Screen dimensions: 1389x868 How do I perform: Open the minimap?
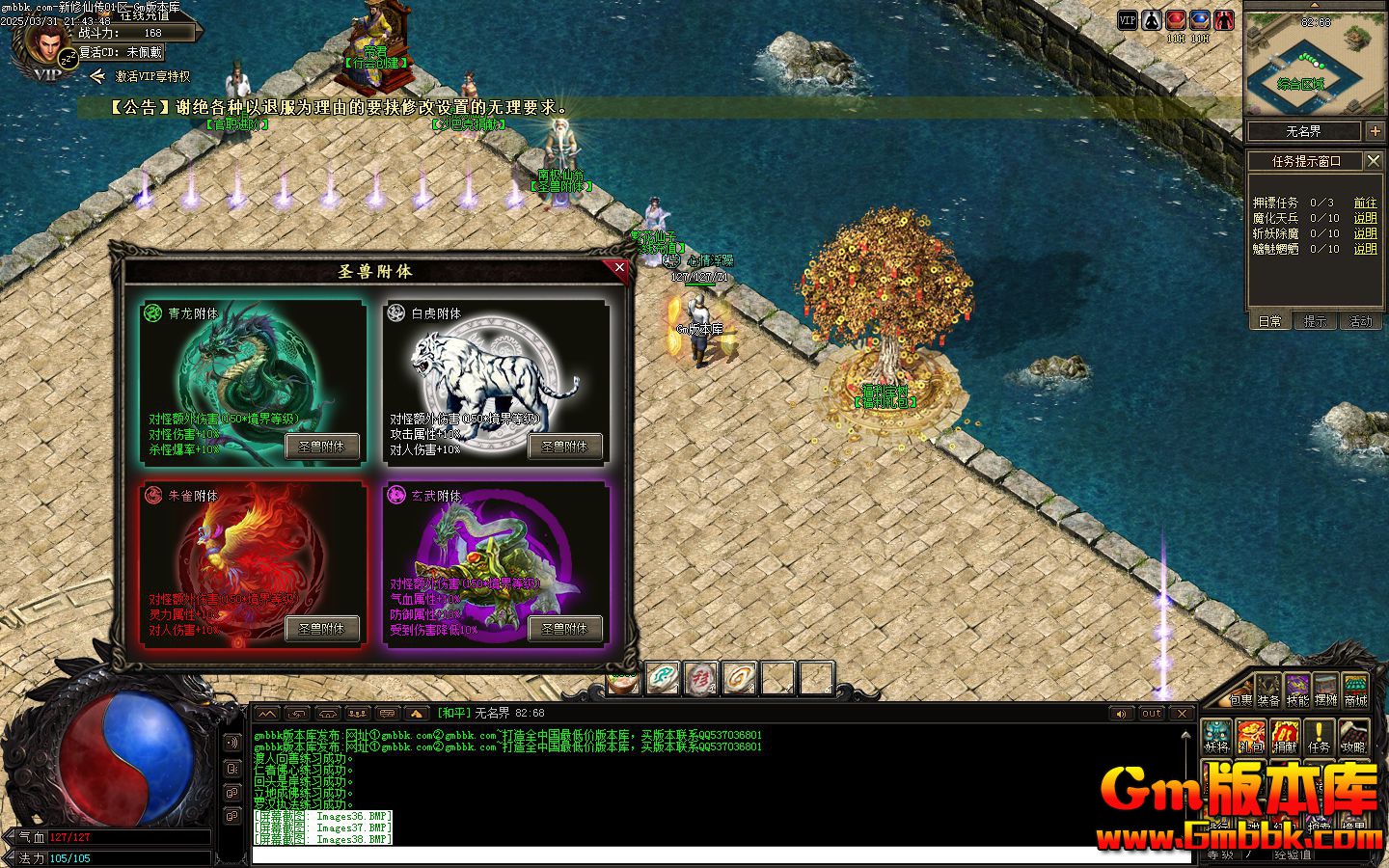[1315, 63]
